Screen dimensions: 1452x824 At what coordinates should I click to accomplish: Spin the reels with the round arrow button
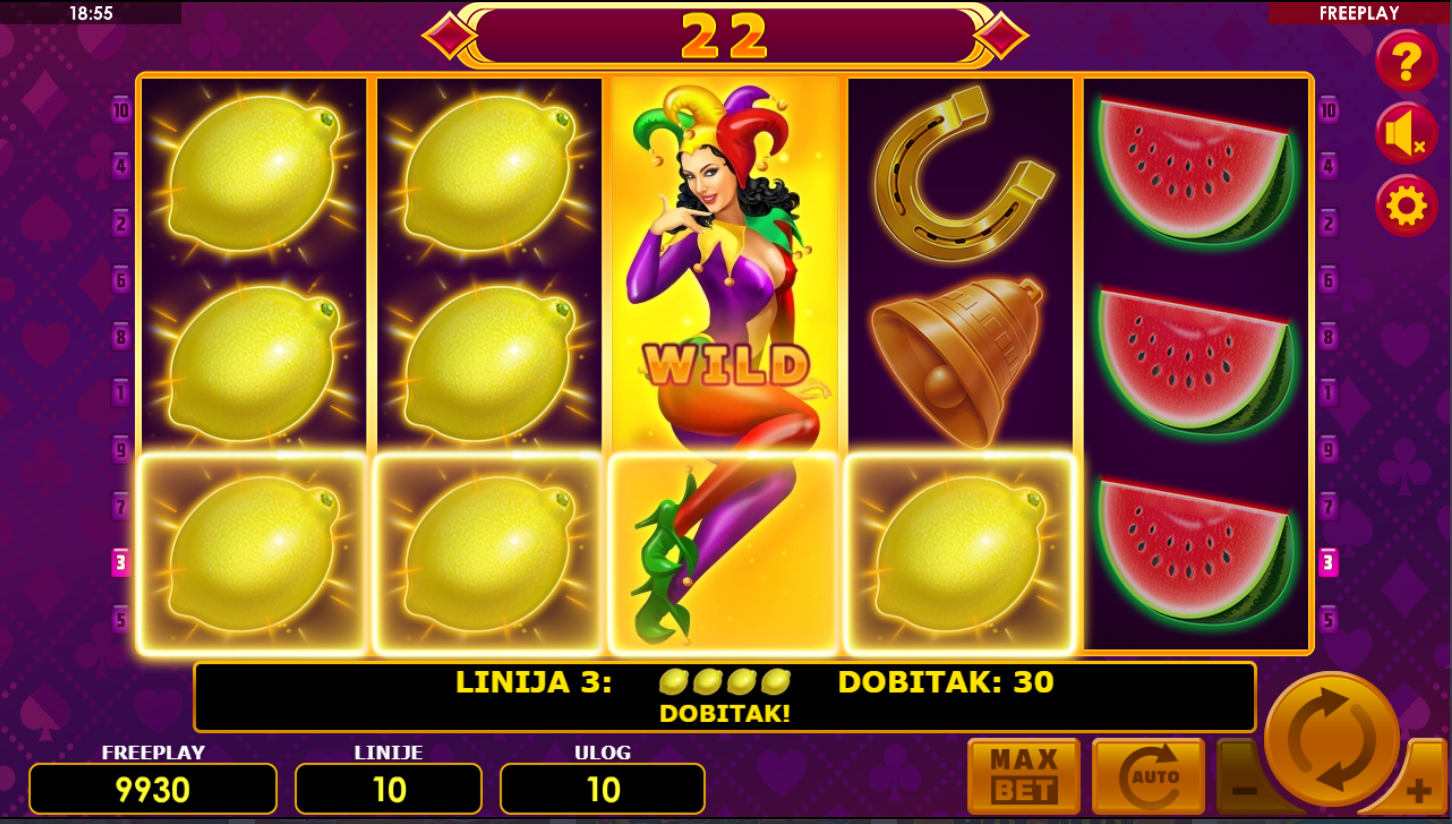click(1332, 739)
